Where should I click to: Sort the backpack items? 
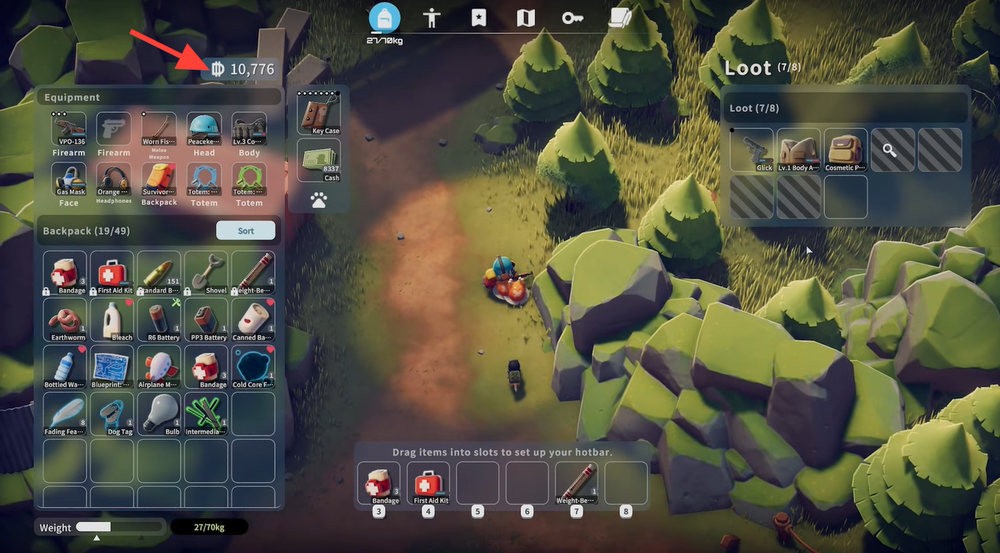[x=245, y=231]
